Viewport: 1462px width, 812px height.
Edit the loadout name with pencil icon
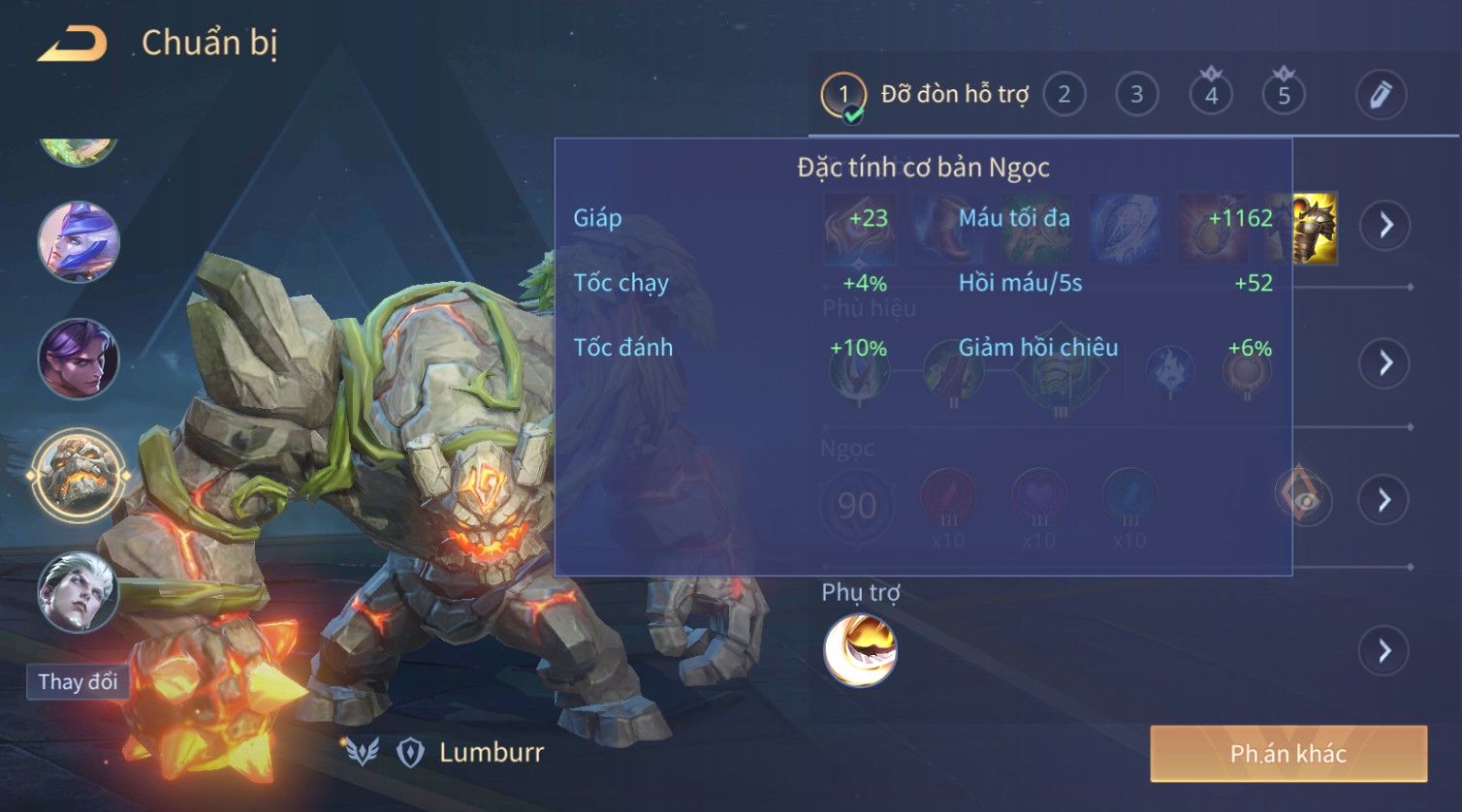coord(1380,95)
